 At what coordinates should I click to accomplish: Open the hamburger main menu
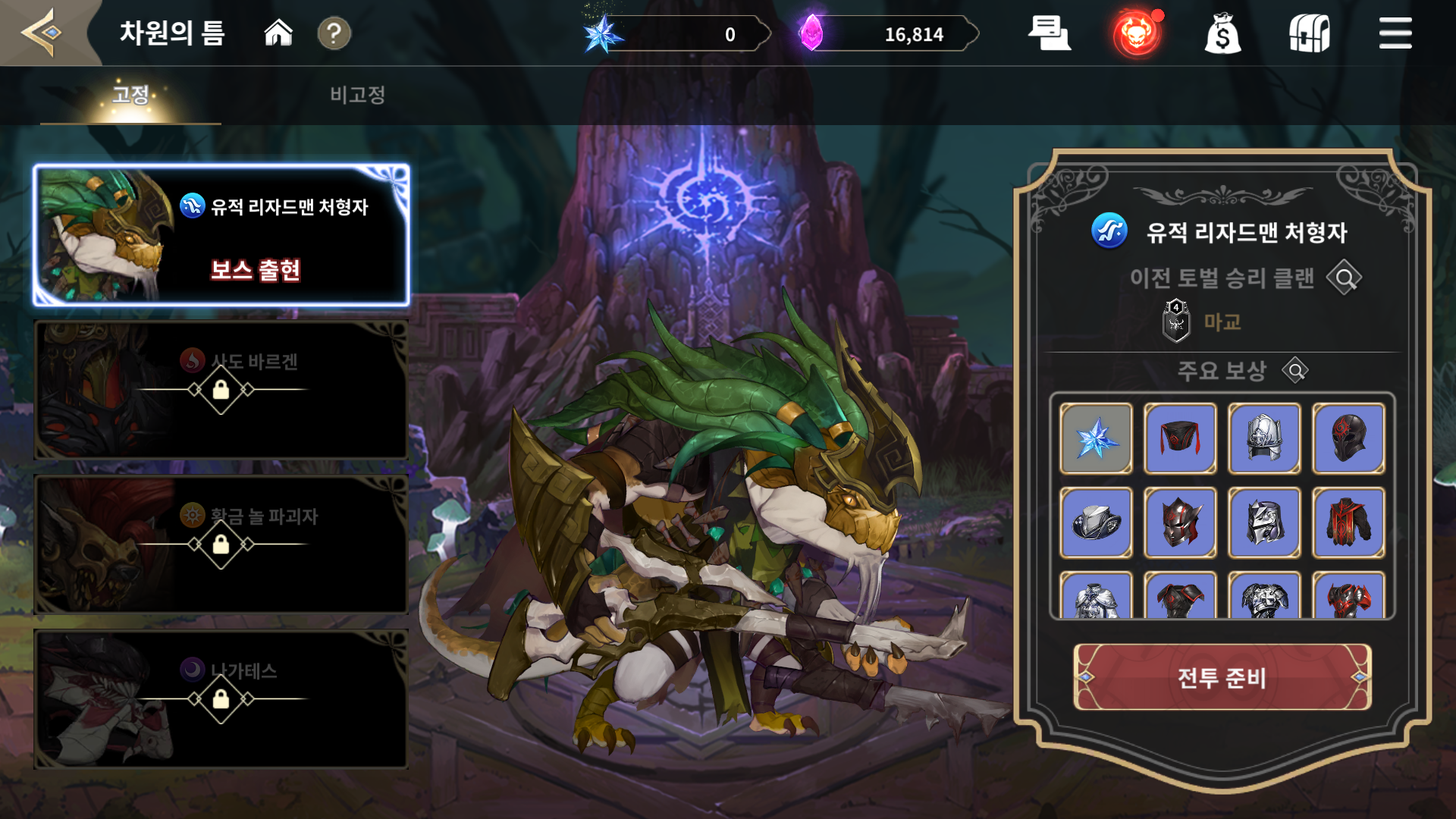1395,34
